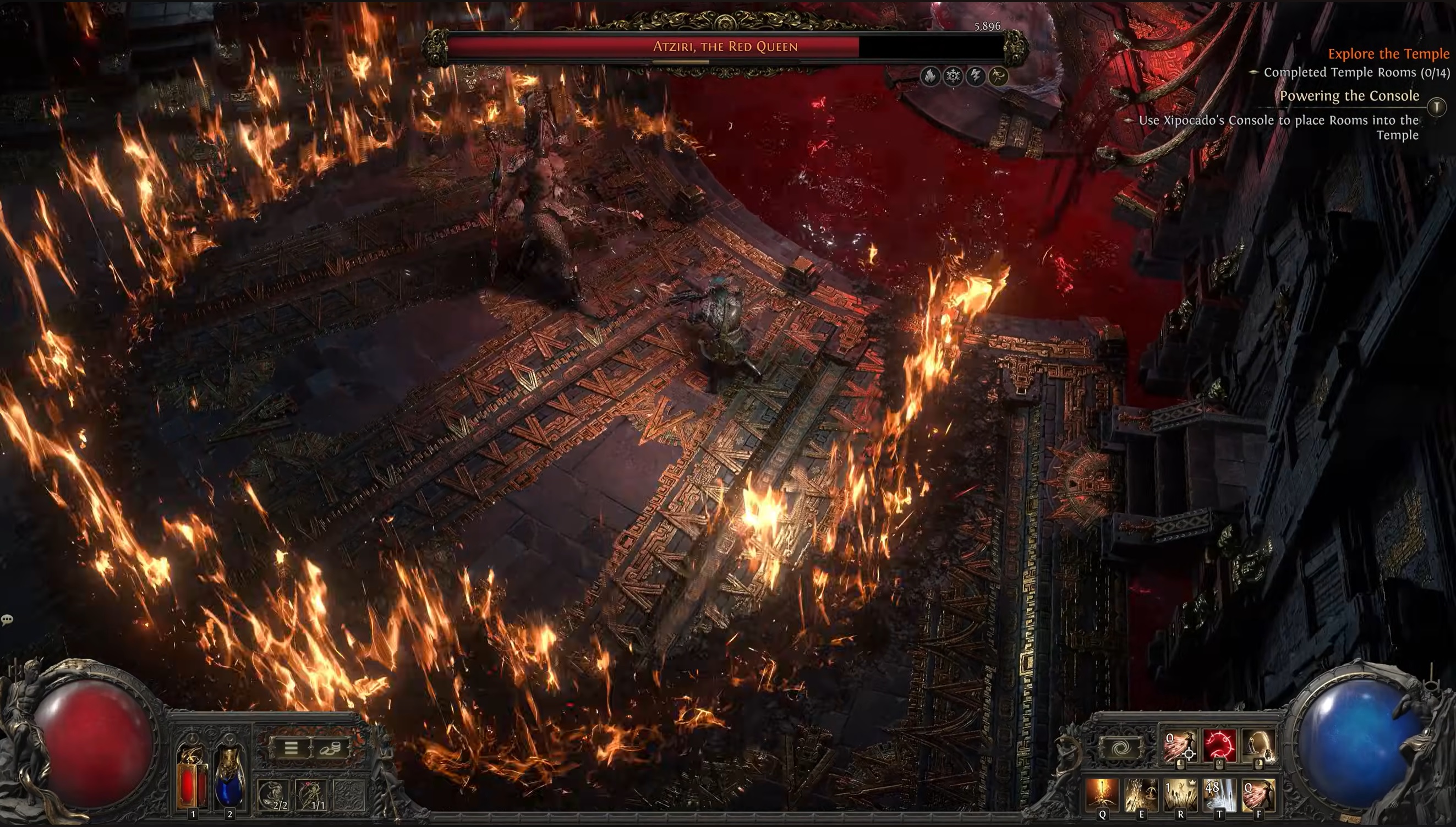Activate the gold-framed archer skill on F
1456x827 pixels.
(1258, 794)
